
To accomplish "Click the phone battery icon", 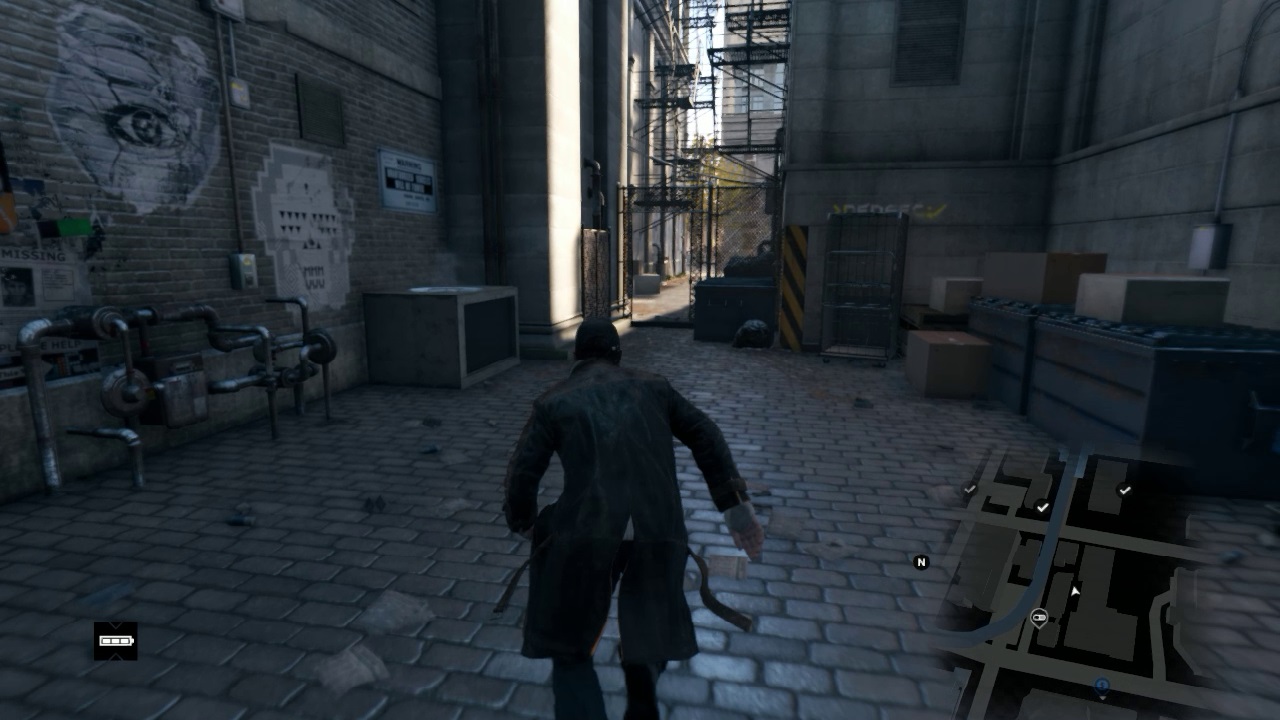I will [116, 641].
